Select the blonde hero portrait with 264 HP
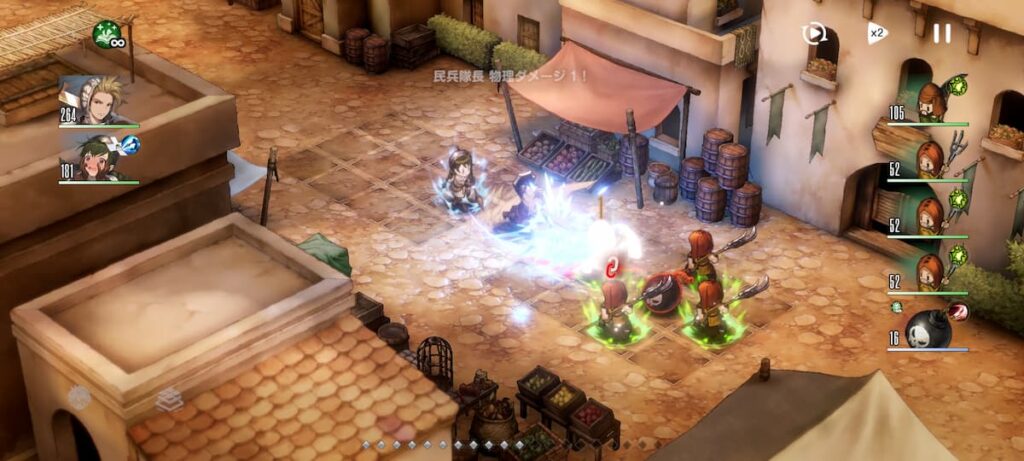Image resolution: width=1024 pixels, height=461 pixels. pyautogui.click(x=97, y=100)
